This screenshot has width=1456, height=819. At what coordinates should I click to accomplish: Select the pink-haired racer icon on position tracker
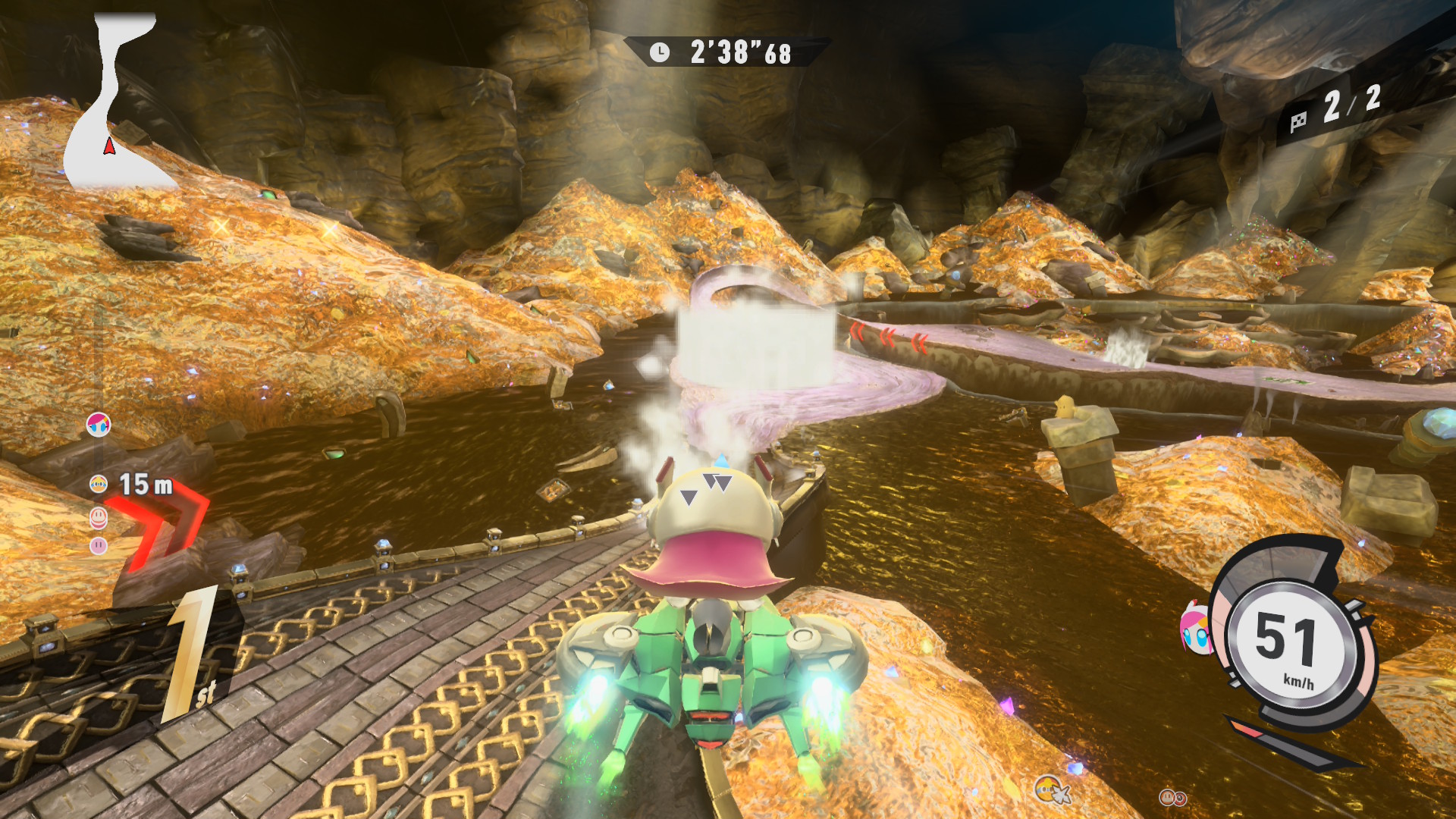point(99,425)
